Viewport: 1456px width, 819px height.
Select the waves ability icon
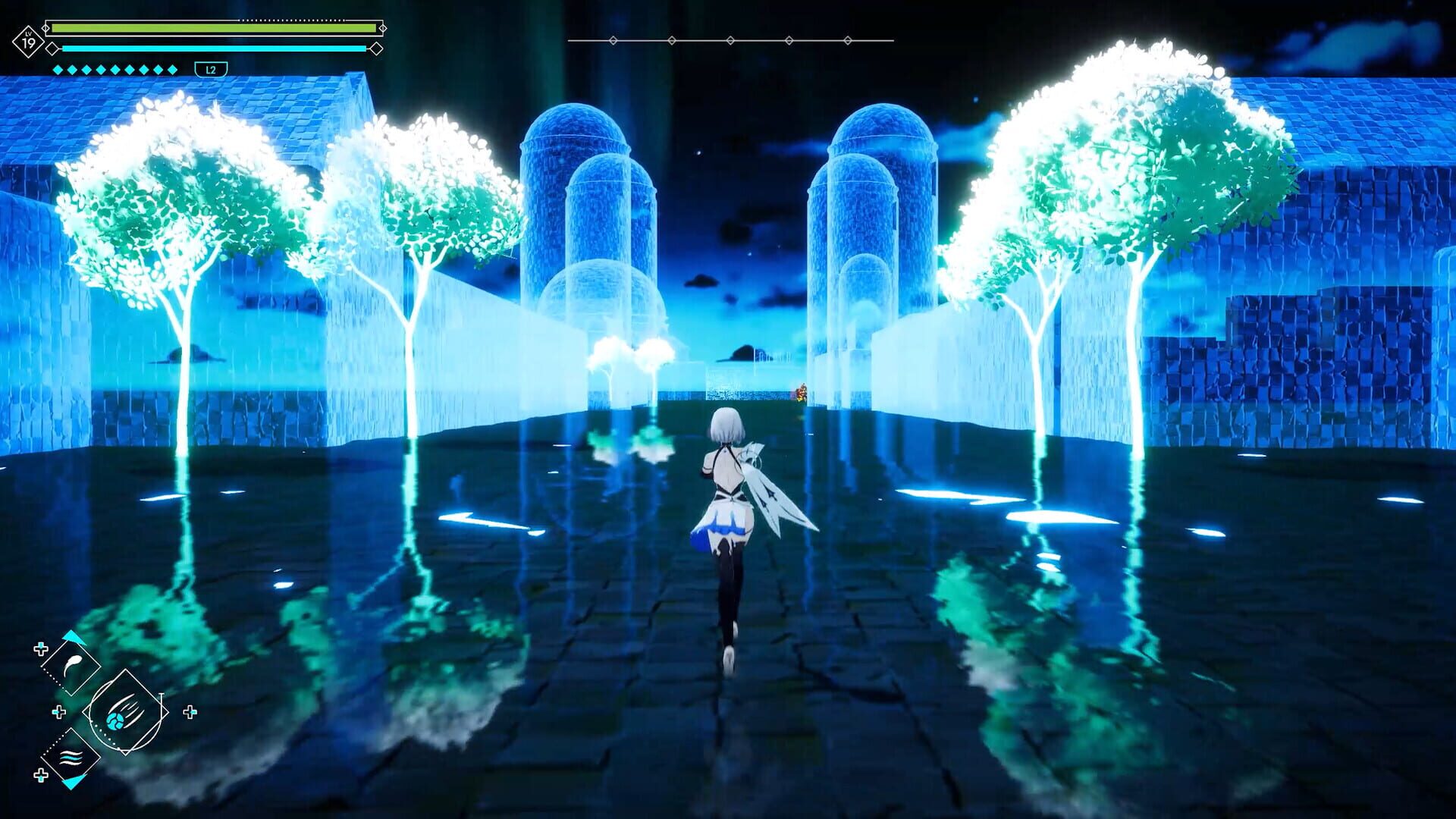coord(71,758)
